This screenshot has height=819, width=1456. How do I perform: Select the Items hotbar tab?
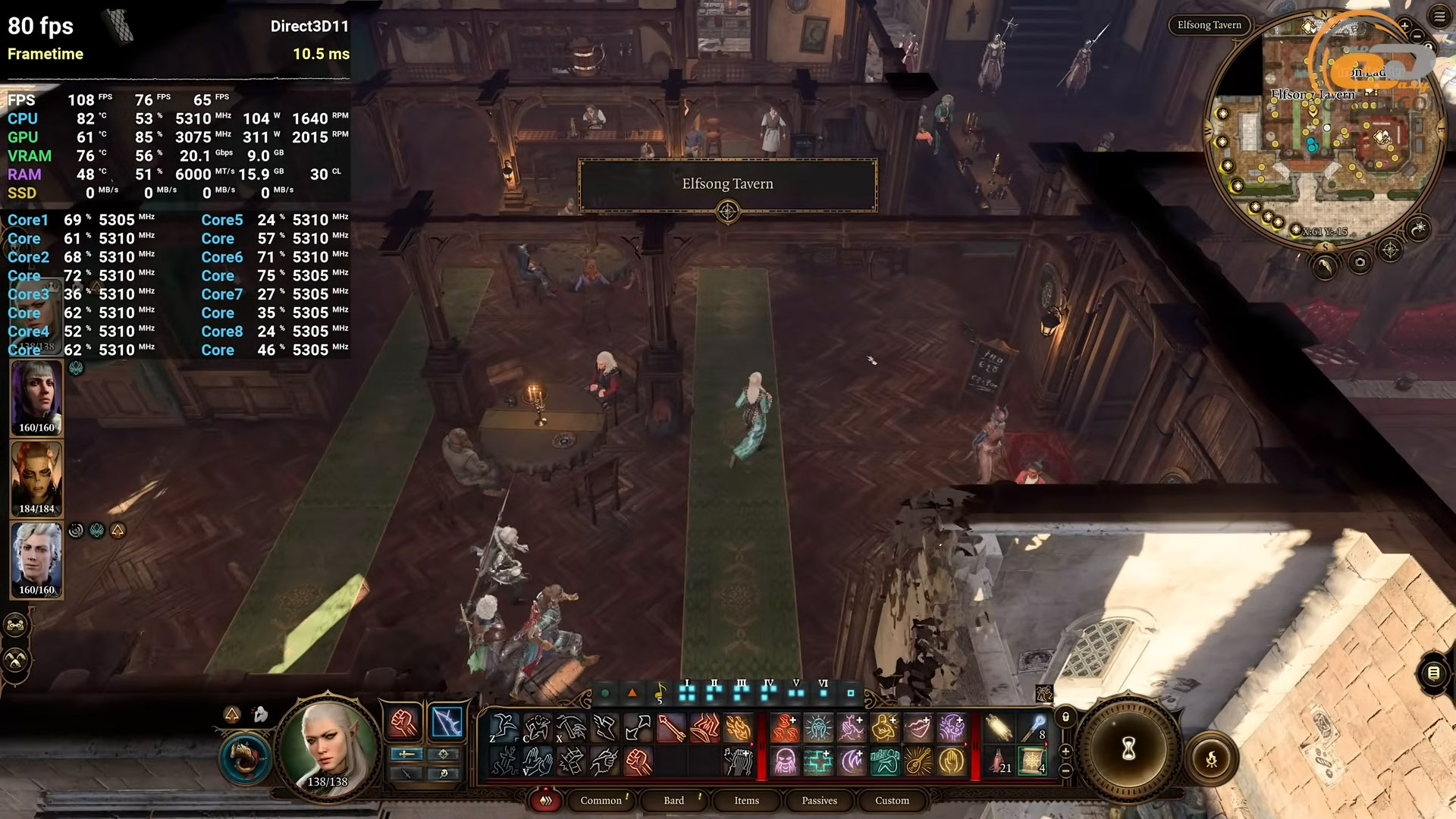(x=746, y=800)
